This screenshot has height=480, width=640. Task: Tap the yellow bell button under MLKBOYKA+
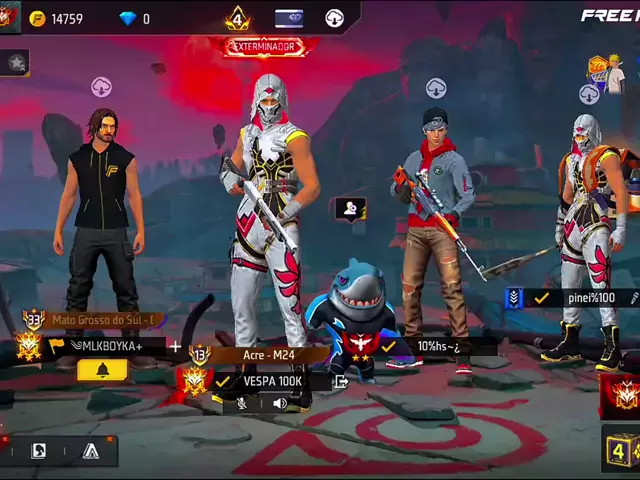[102, 370]
